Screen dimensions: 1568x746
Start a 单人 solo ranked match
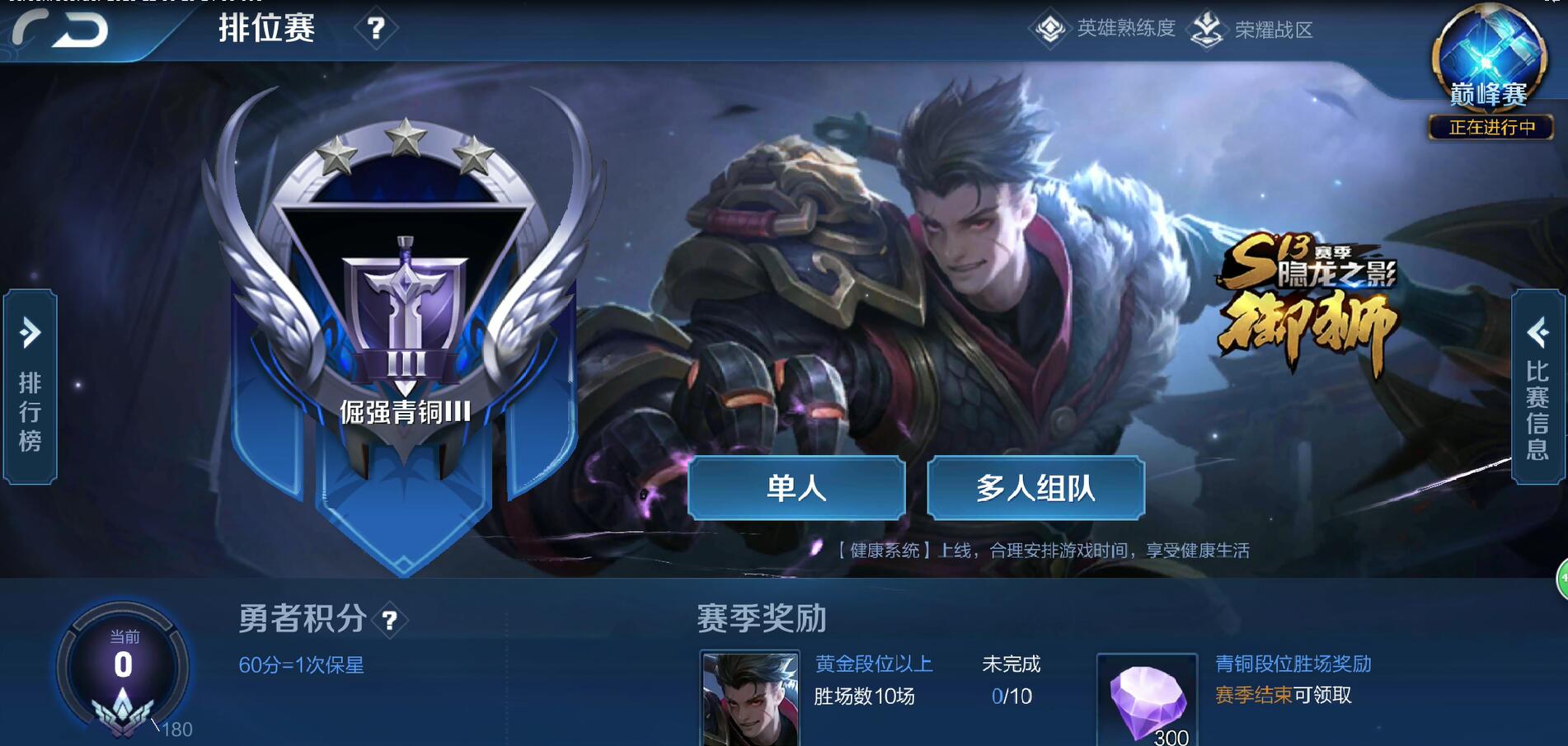point(796,489)
